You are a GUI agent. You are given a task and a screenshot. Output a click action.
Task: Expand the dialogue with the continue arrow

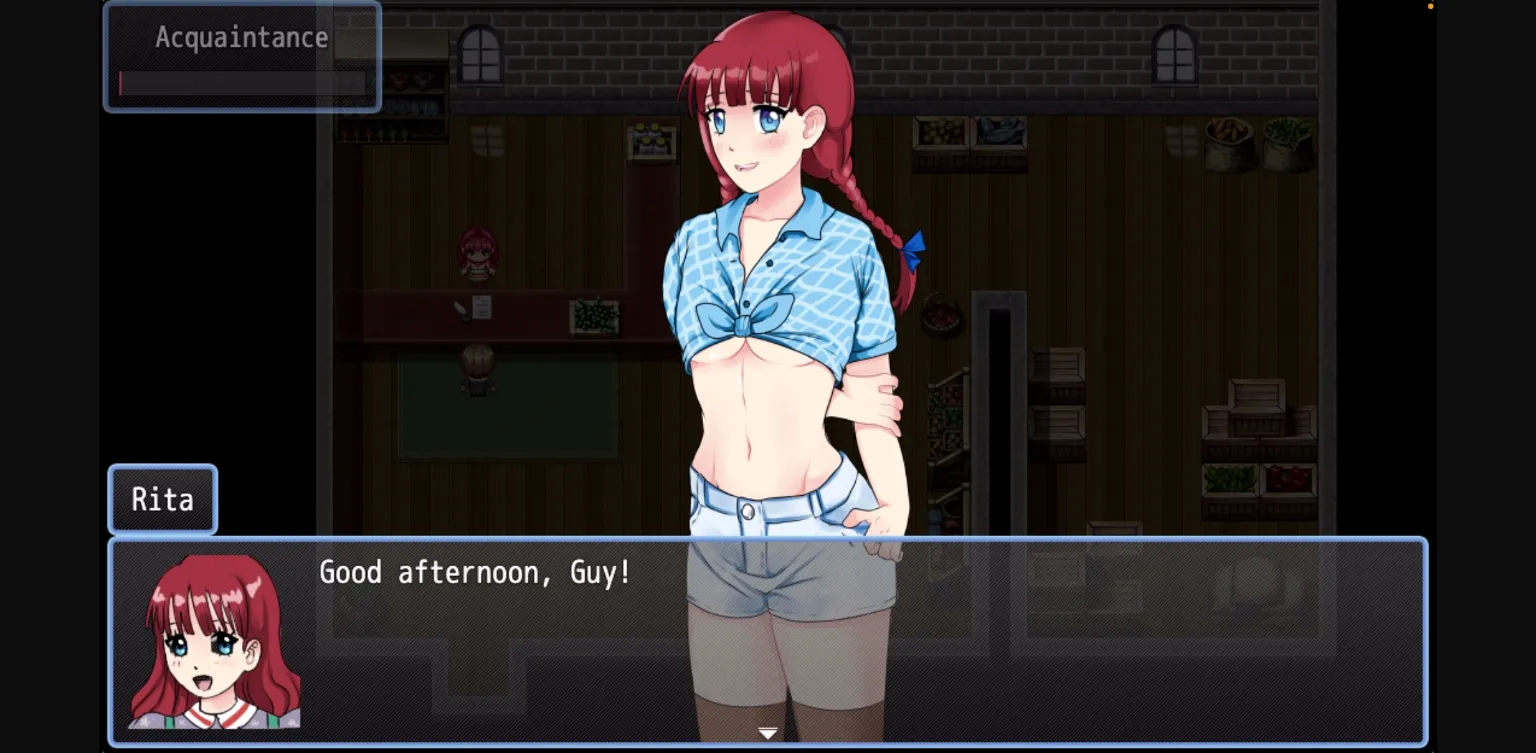768,732
